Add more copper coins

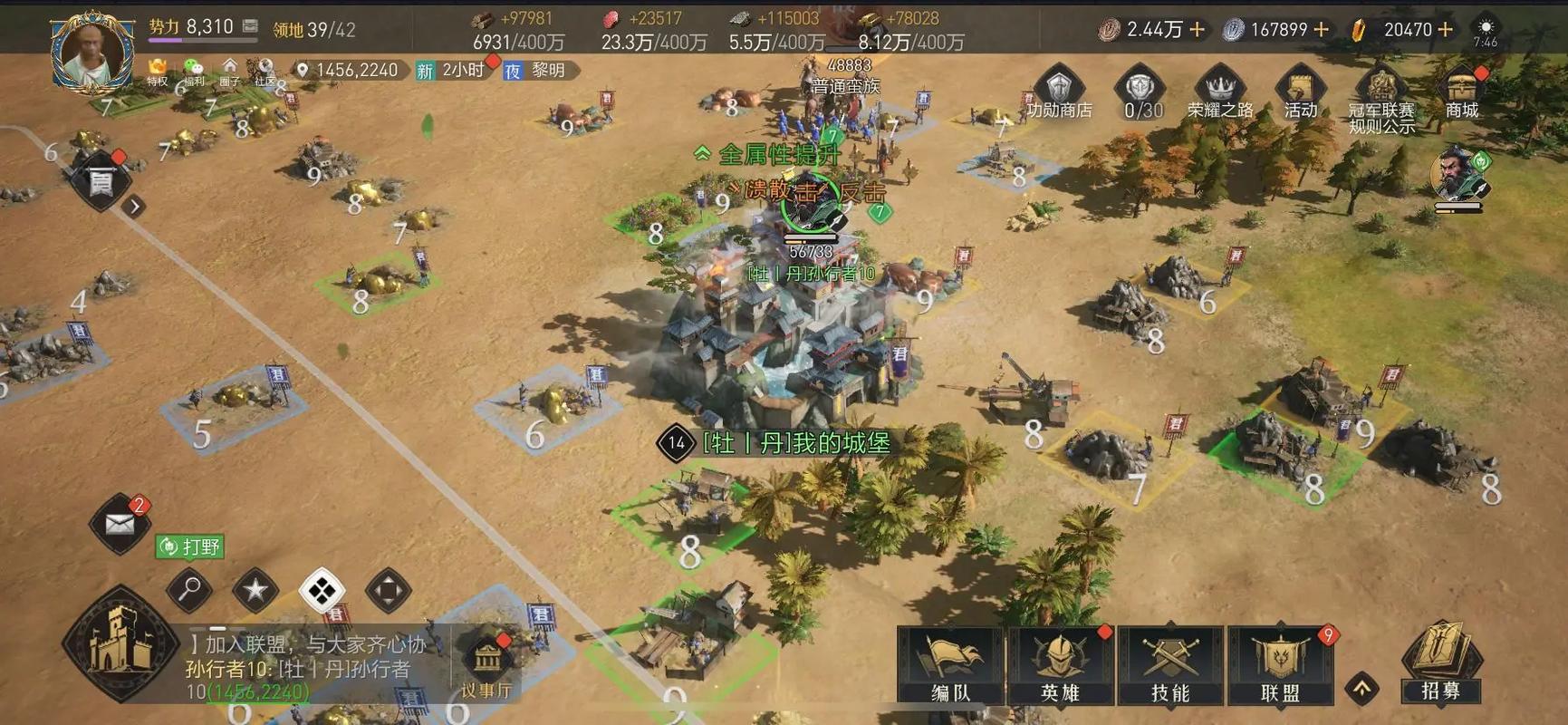click(x=1197, y=30)
